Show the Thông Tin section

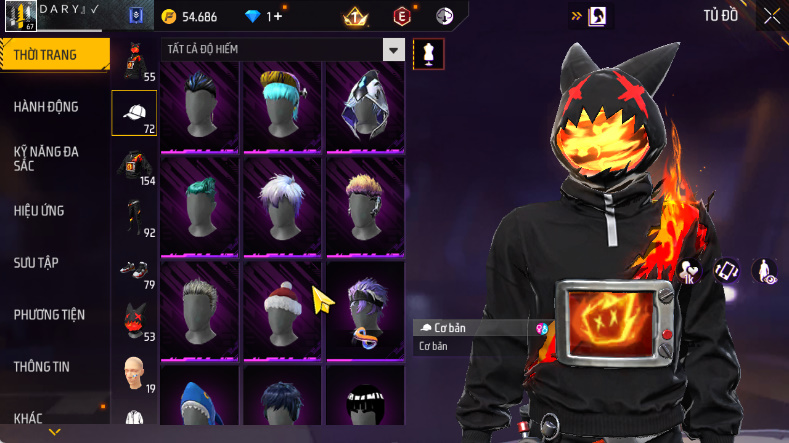(x=42, y=366)
